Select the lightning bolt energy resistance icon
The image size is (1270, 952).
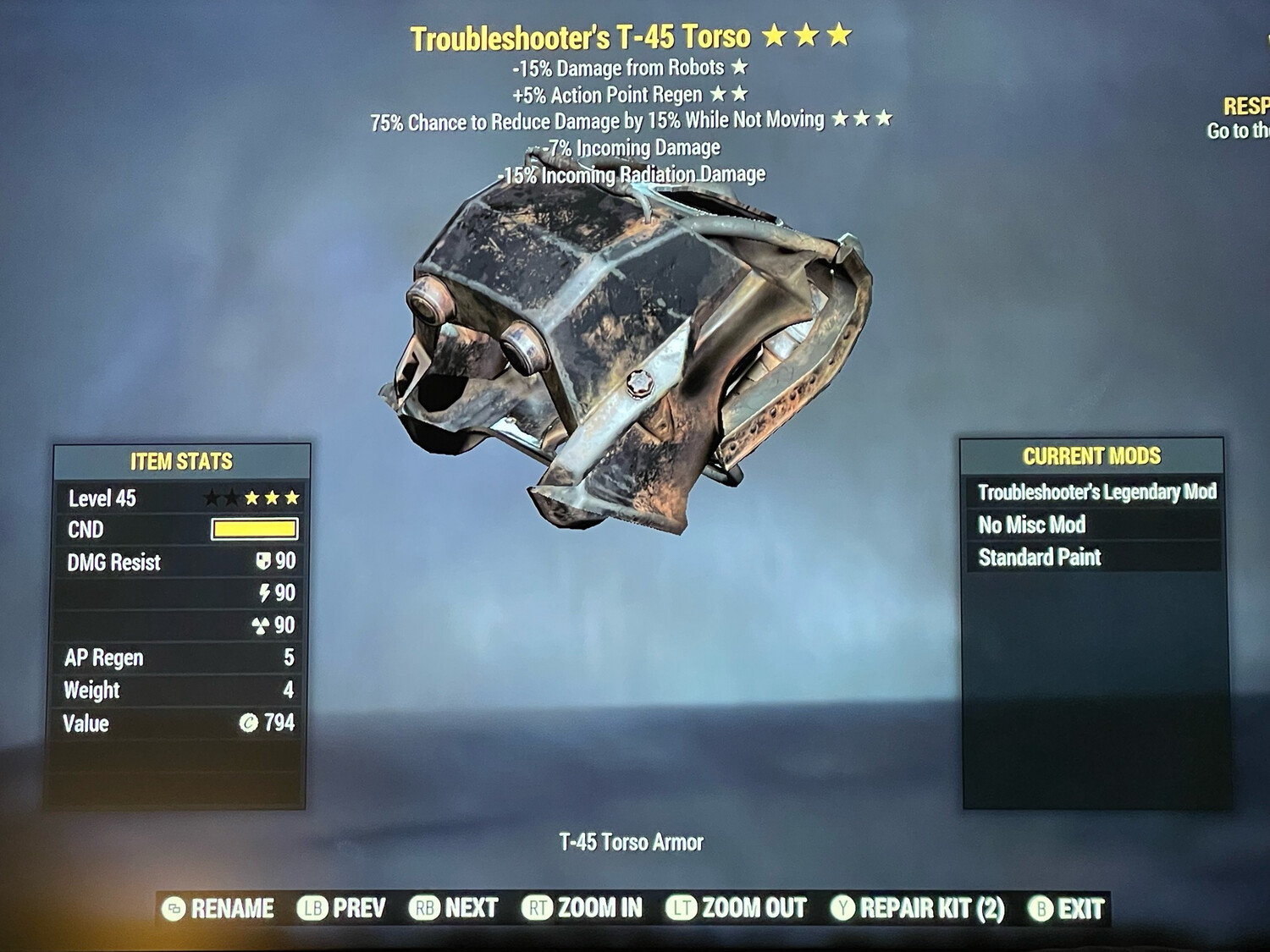(263, 593)
